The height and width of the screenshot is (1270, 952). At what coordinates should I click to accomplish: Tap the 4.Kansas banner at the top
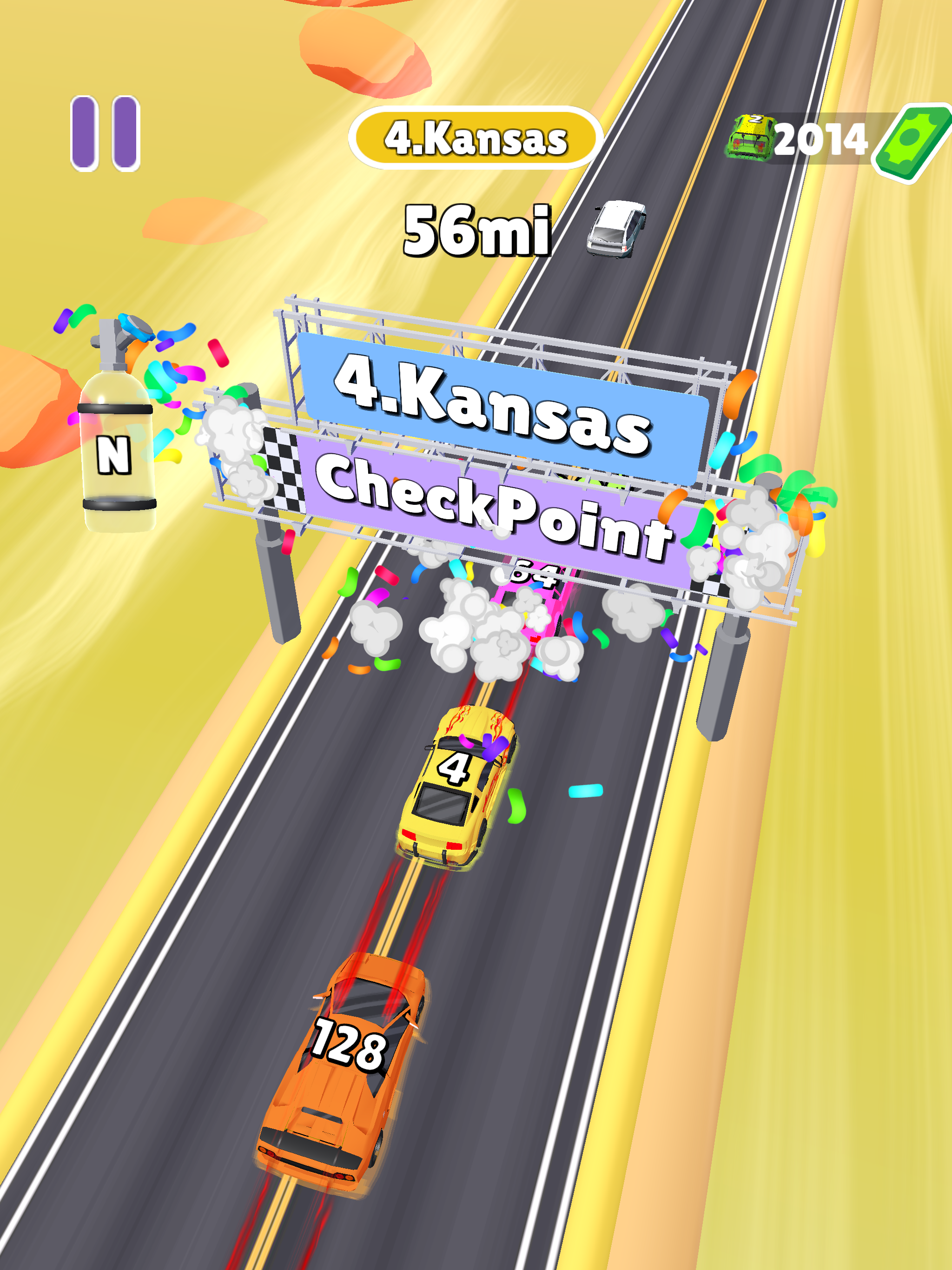(x=476, y=137)
